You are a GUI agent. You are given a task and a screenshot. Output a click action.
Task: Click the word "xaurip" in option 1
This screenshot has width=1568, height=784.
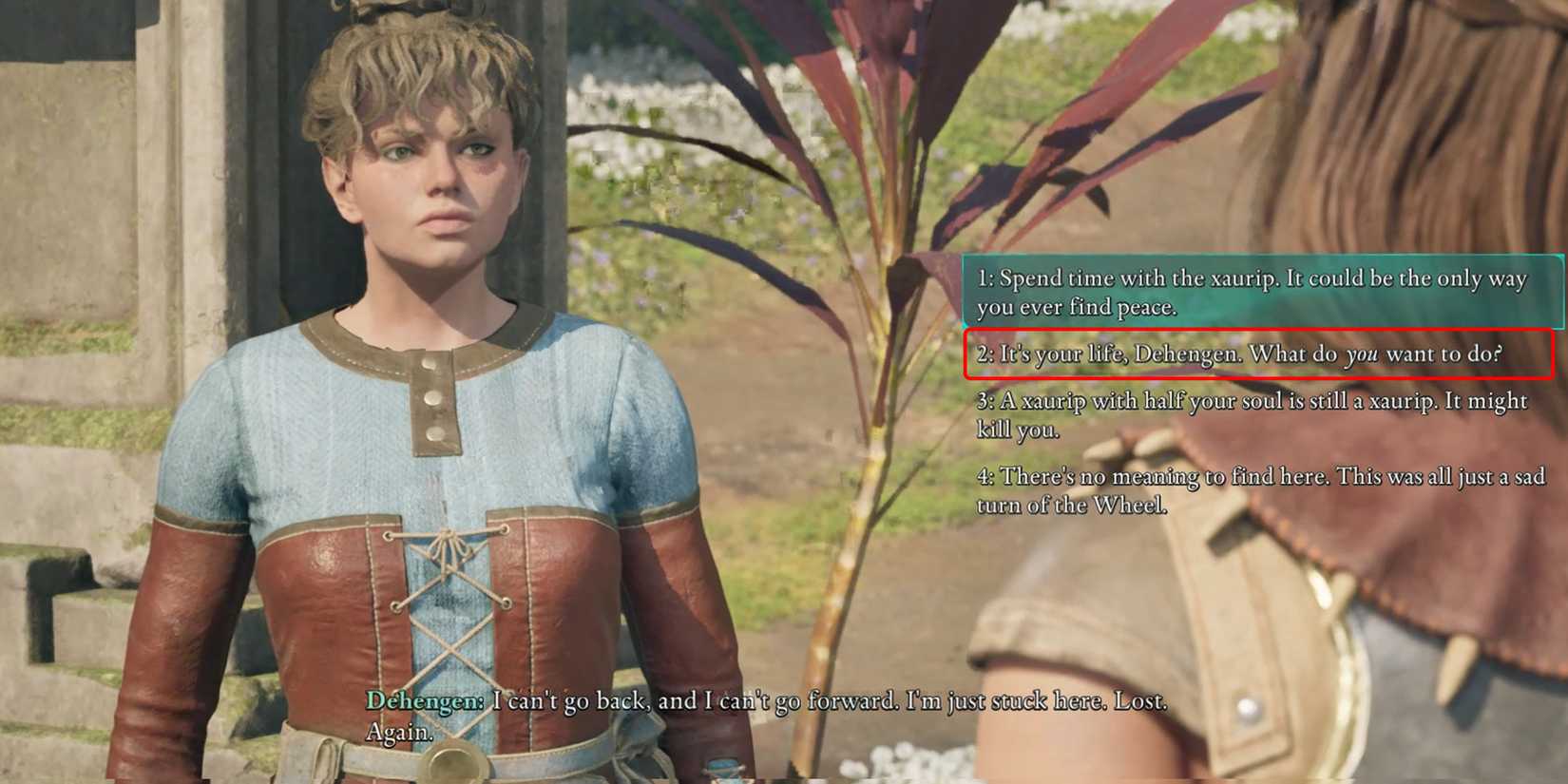pos(1238,278)
